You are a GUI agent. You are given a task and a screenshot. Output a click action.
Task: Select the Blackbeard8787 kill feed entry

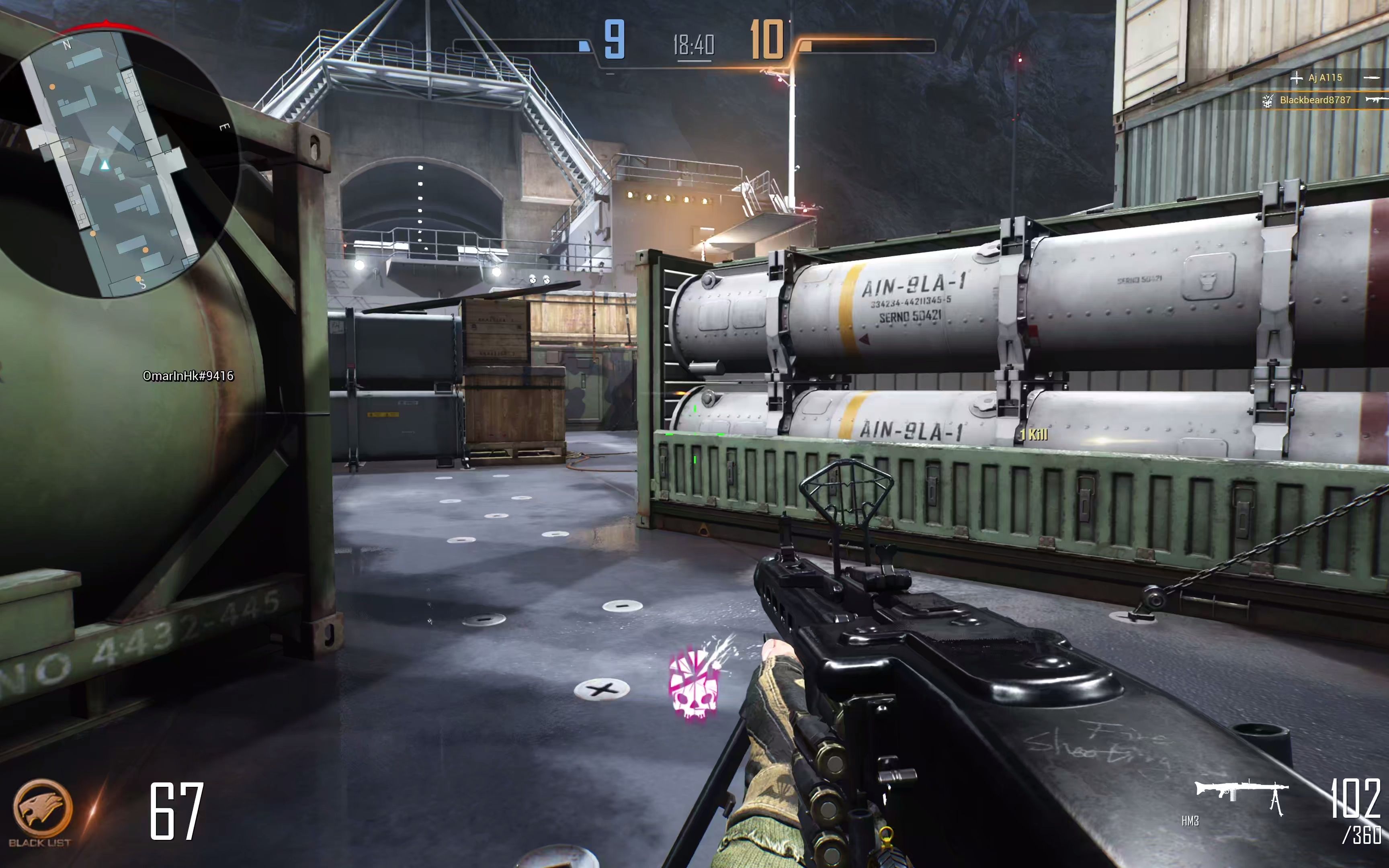[1314, 100]
